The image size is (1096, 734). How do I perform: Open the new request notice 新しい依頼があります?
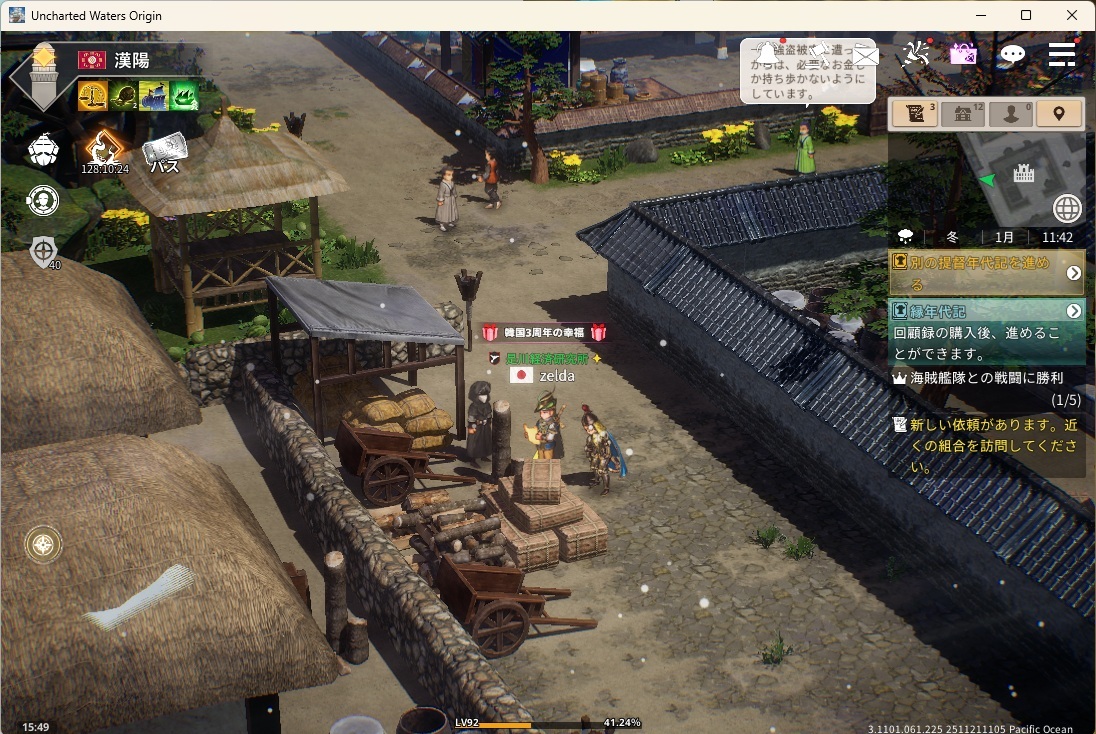point(990,445)
